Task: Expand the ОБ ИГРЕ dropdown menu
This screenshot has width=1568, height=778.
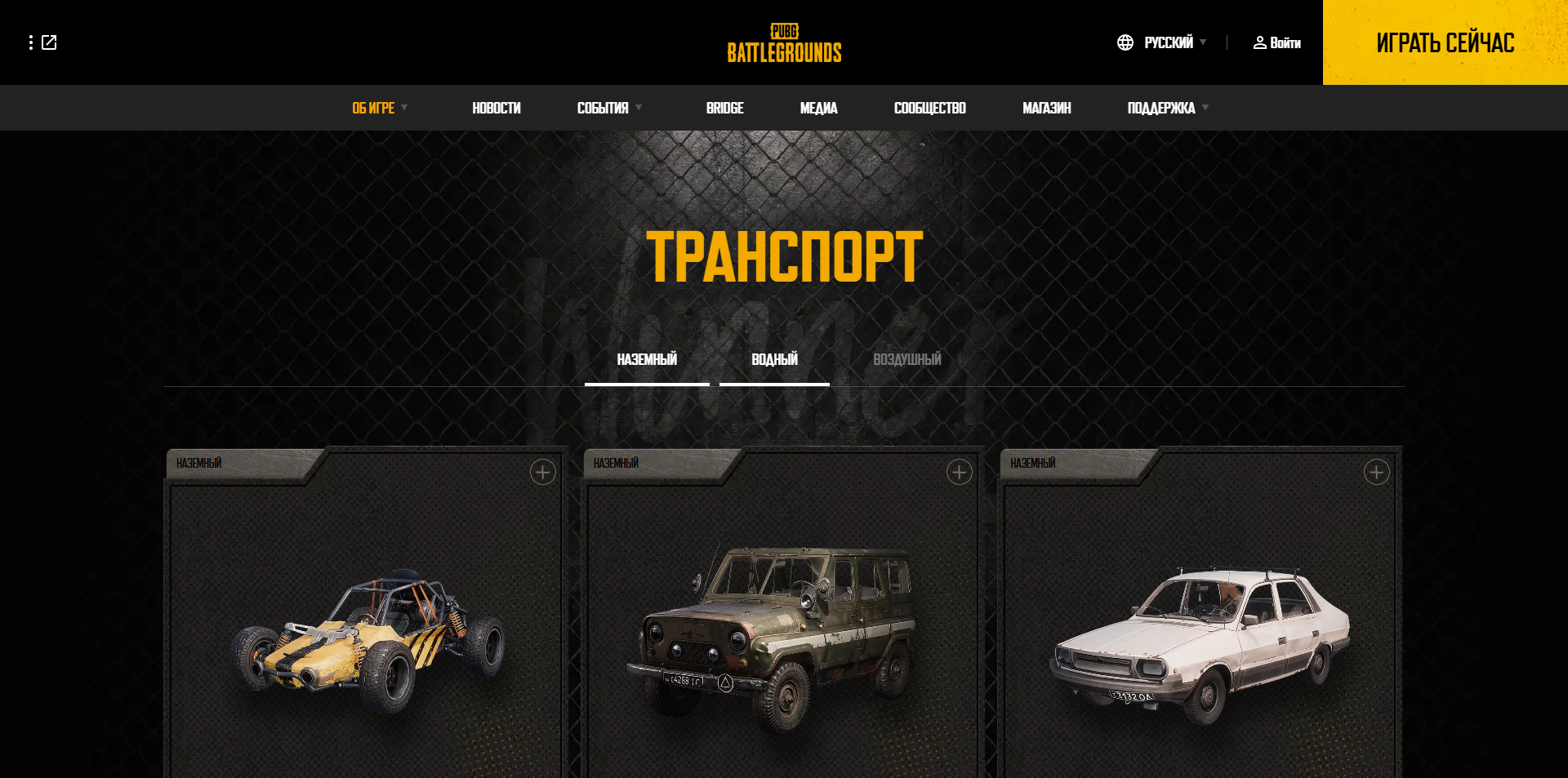Action: (373, 107)
